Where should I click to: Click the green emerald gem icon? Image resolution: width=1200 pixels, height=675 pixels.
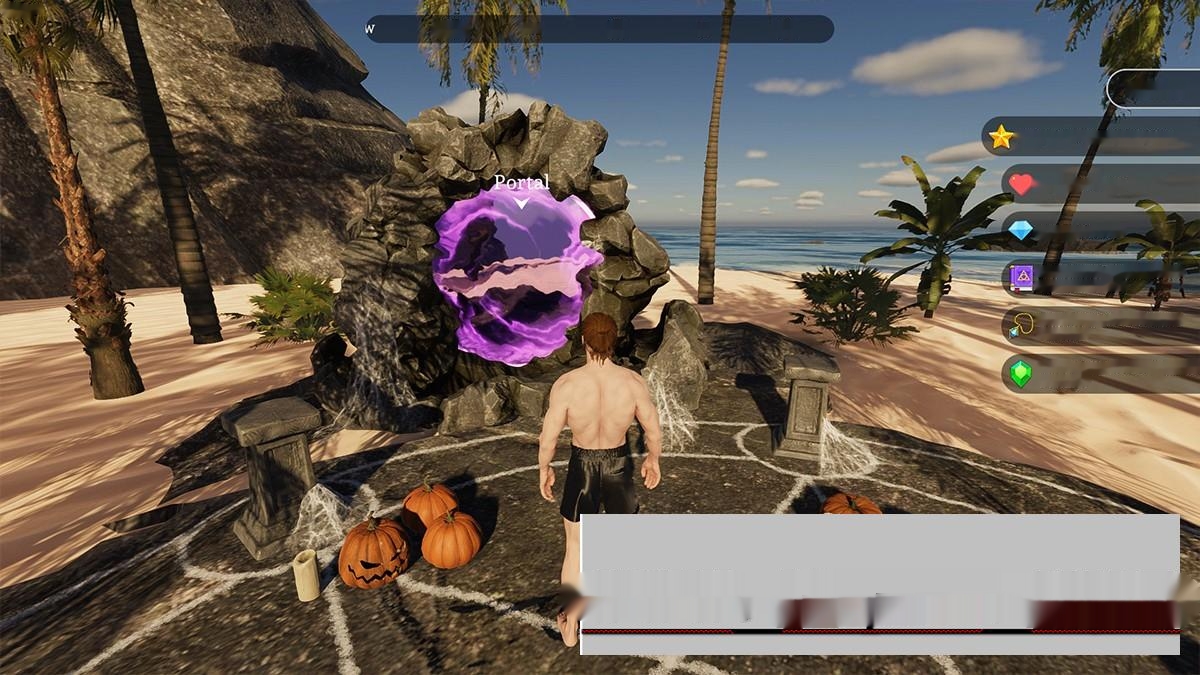click(x=1021, y=374)
